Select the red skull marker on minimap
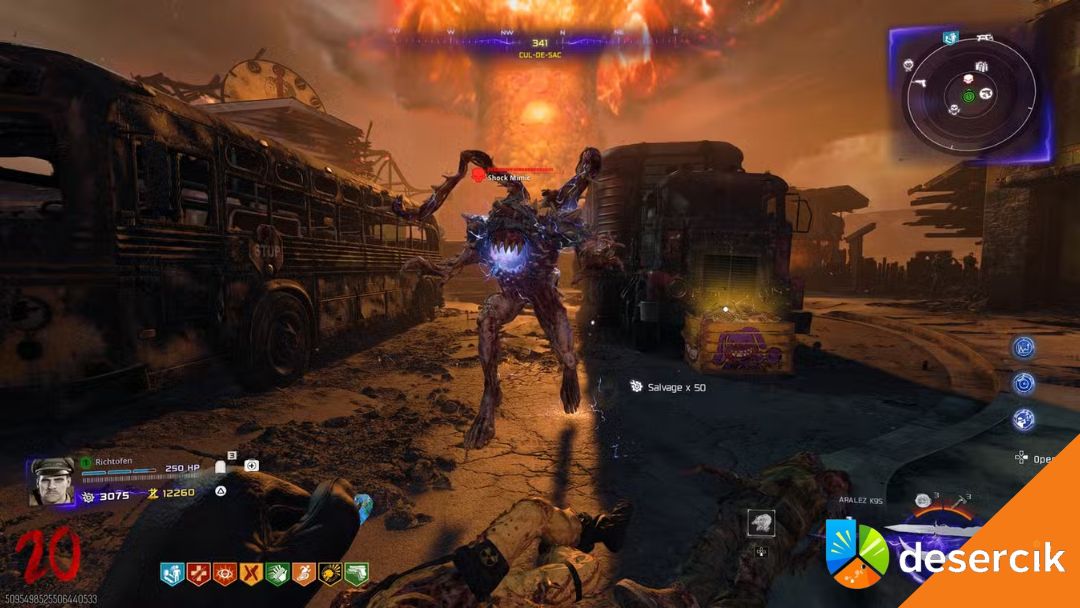Screen dimensions: 1080x608 pyautogui.click(x=968, y=78)
